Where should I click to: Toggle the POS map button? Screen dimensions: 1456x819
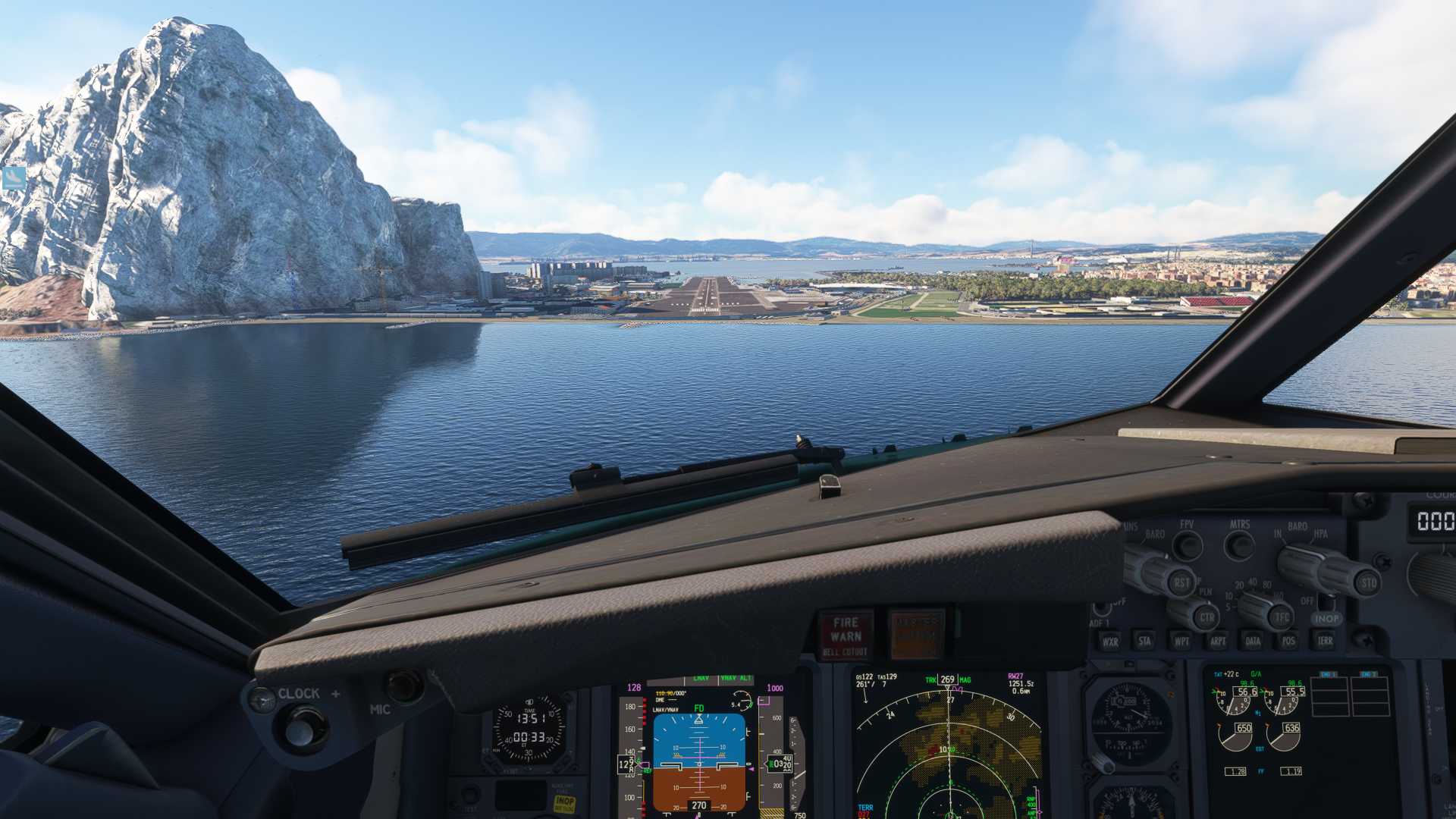coord(1289,642)
